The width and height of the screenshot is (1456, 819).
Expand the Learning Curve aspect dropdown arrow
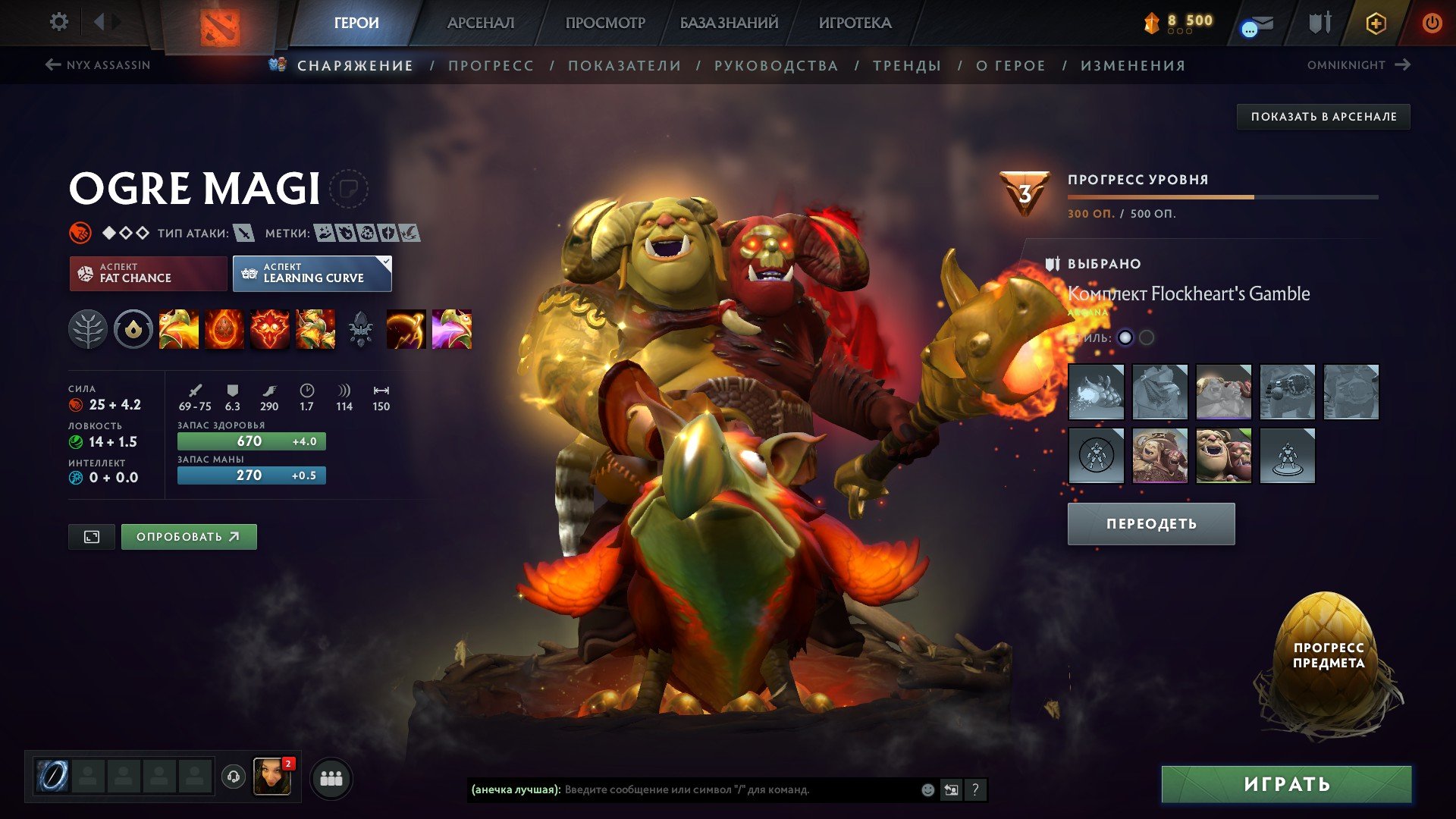point(385,264)
